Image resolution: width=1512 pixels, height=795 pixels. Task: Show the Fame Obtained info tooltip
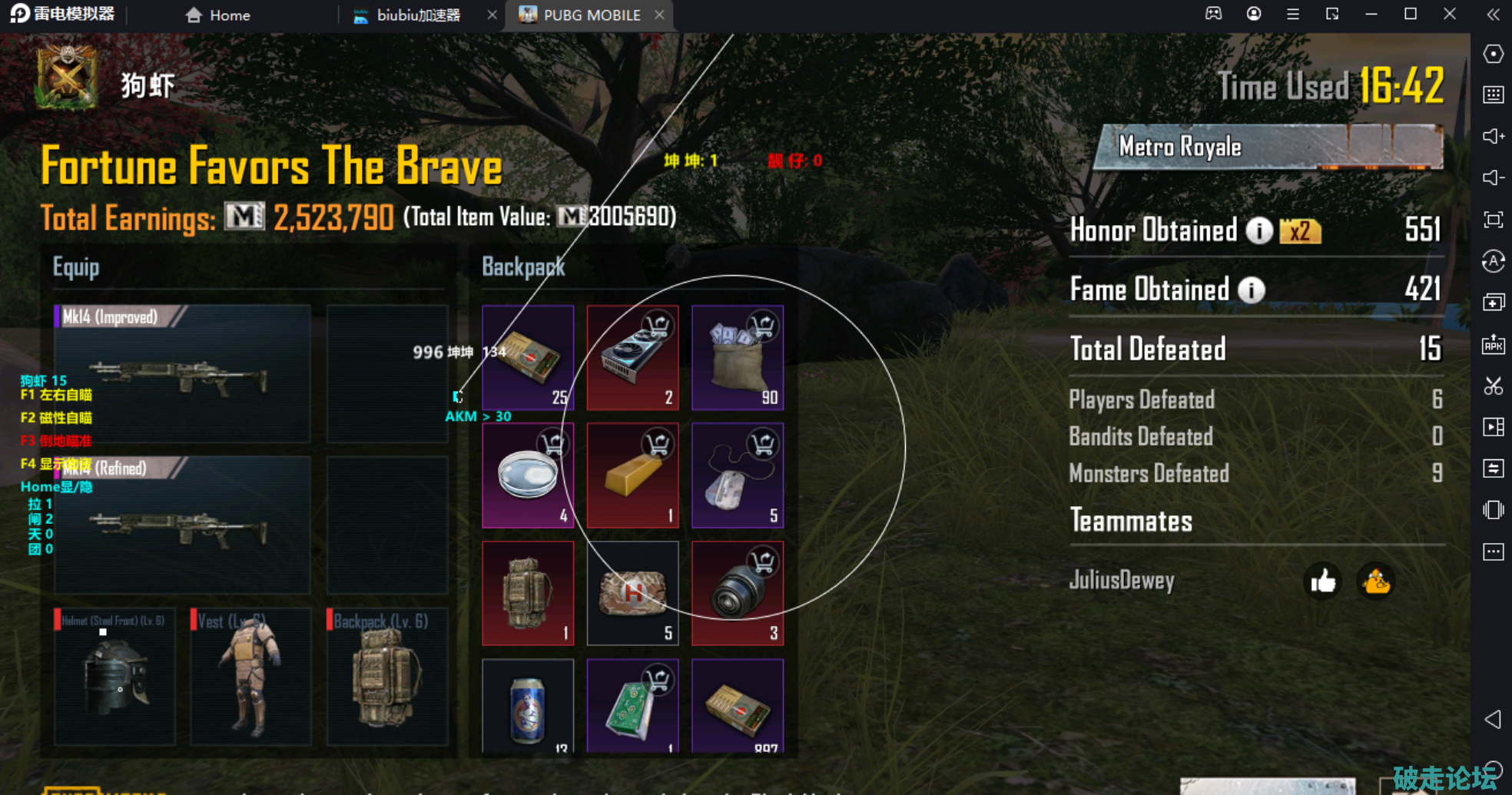click(x=1252, y=290)
